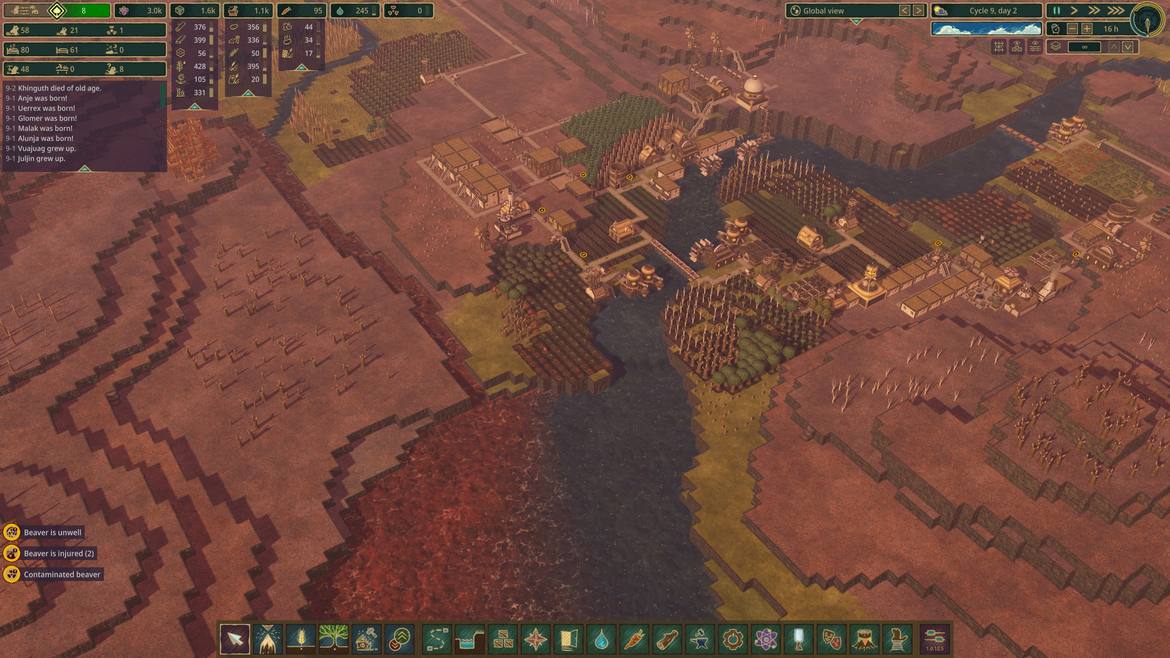Select the cursor tool in the toolbar

[x=235, y=638]
